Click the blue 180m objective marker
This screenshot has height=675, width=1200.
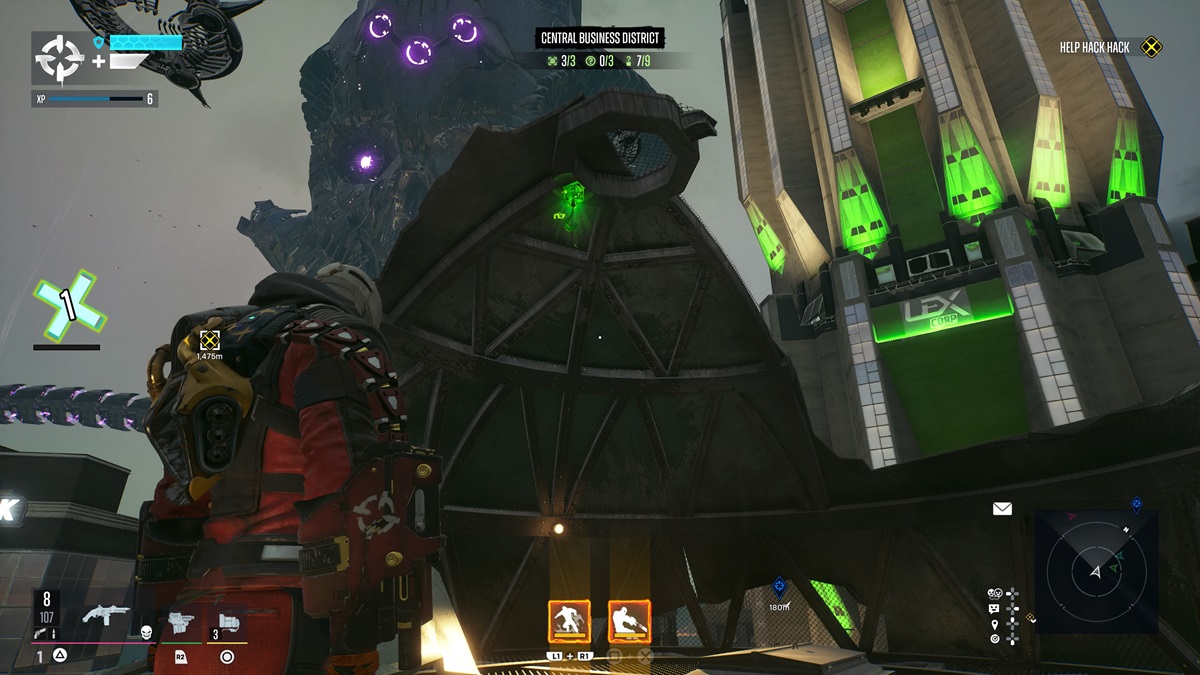(x=779, y=588)
